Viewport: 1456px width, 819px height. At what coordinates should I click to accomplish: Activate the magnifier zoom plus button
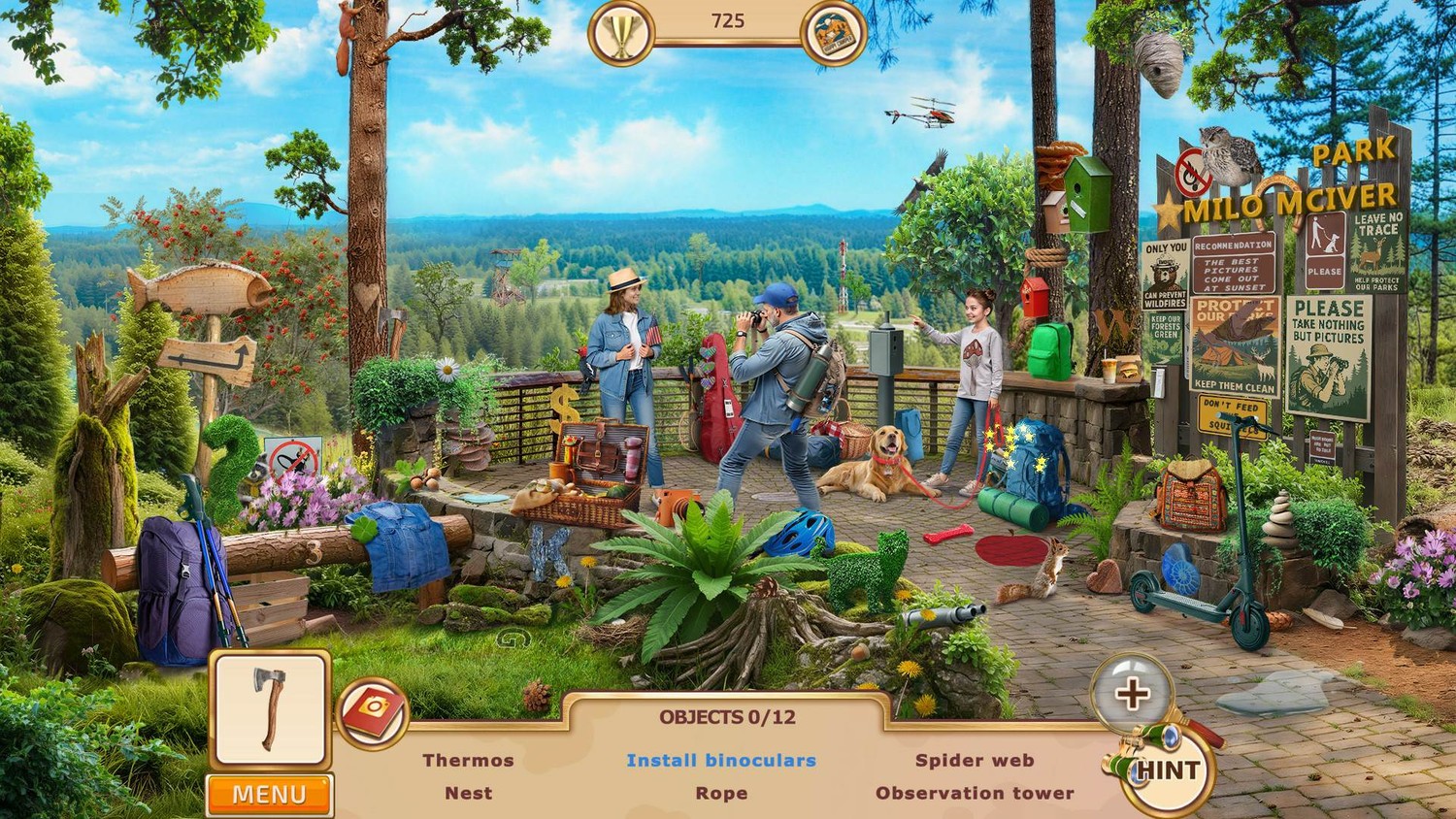click(x=1131, y=693)
